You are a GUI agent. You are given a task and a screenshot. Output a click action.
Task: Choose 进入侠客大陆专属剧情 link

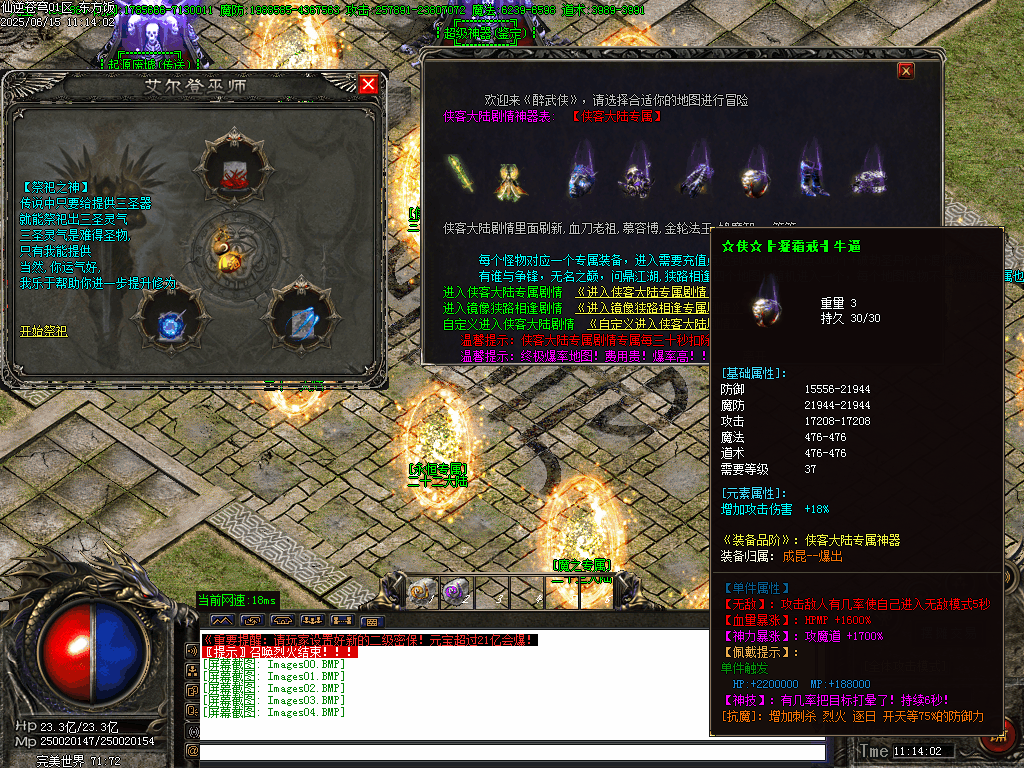point(642,292)
